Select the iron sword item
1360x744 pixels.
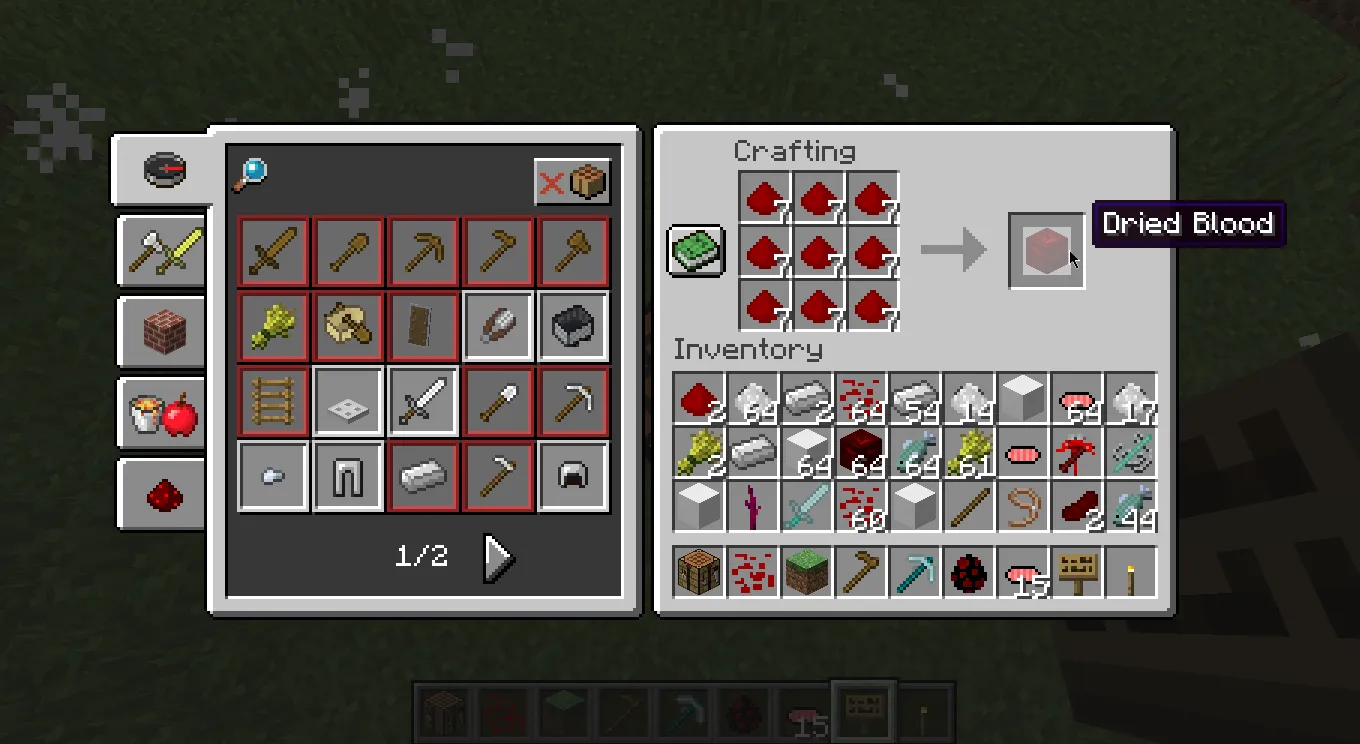[x=422, y=399]
